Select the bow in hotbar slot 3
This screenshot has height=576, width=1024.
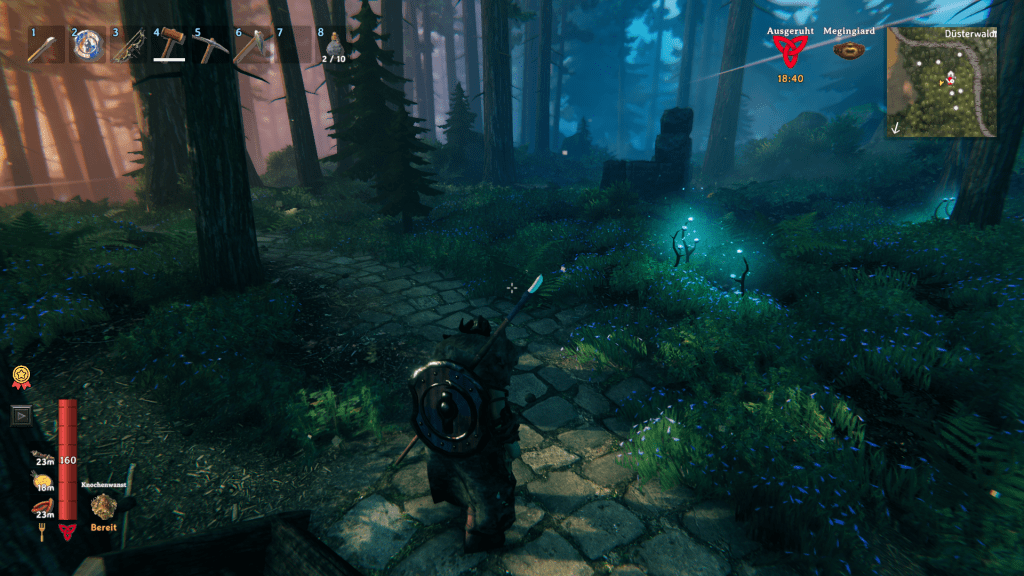(x=127, y=46)
